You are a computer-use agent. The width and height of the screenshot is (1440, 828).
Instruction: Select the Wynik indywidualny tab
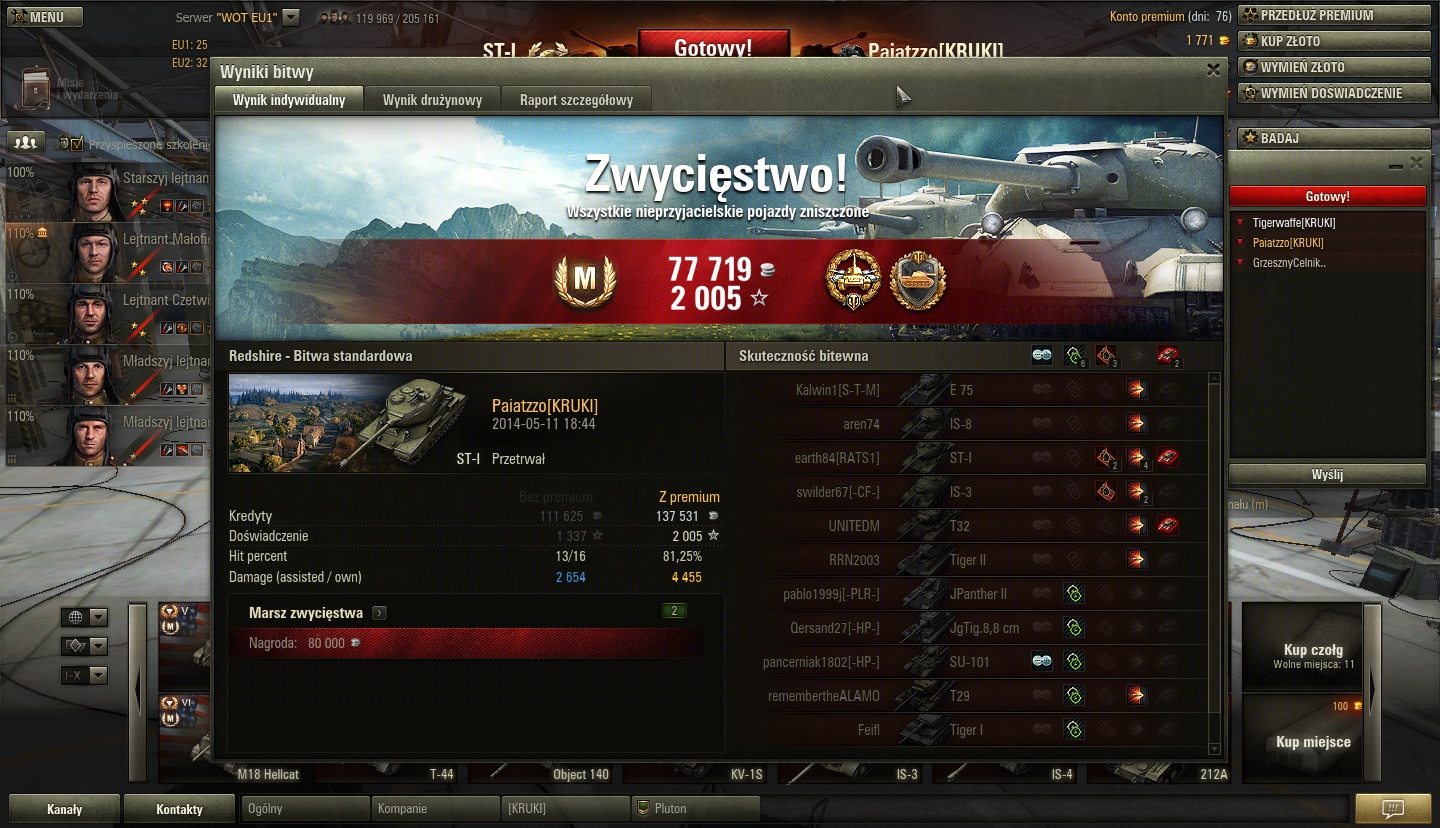coord(289,100)
